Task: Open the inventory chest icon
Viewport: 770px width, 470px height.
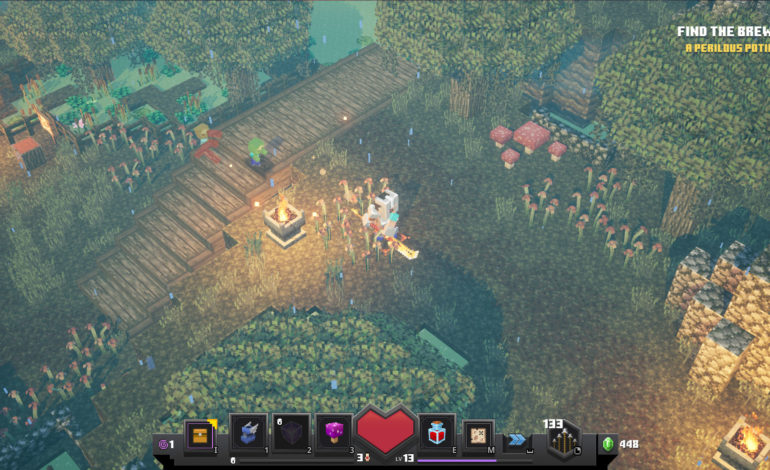Action: click(199, 434)
